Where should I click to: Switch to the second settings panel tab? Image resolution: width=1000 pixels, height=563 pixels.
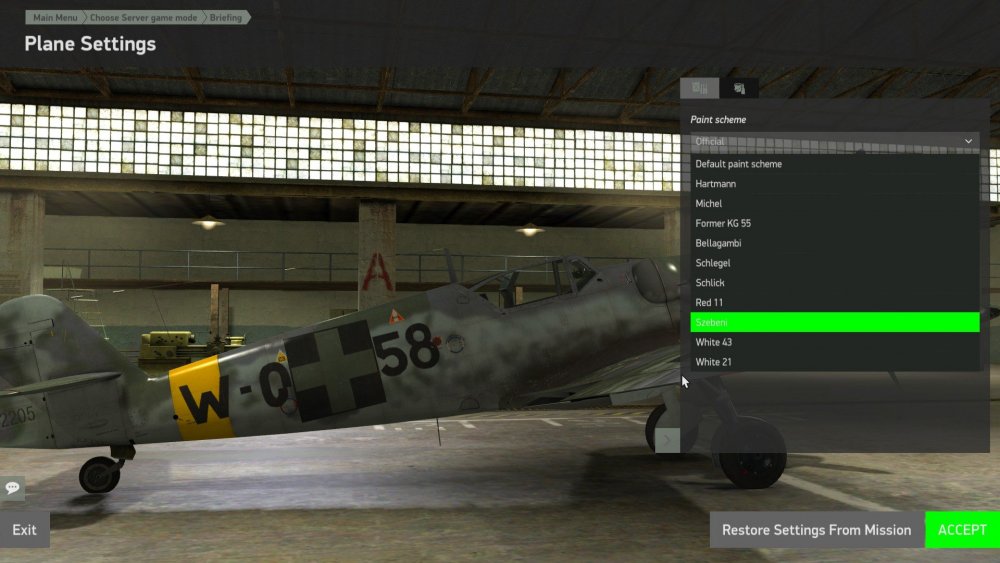pos(739,88)
